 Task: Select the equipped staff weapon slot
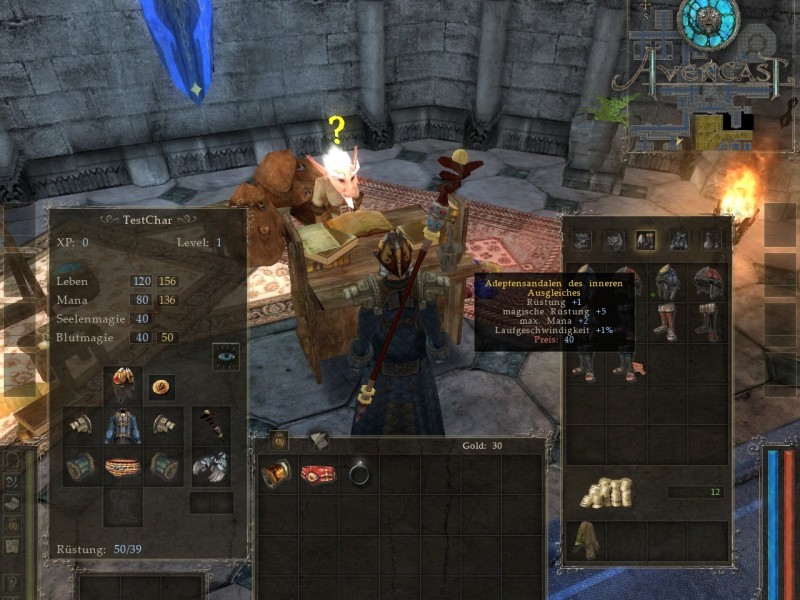click(211, 426)
